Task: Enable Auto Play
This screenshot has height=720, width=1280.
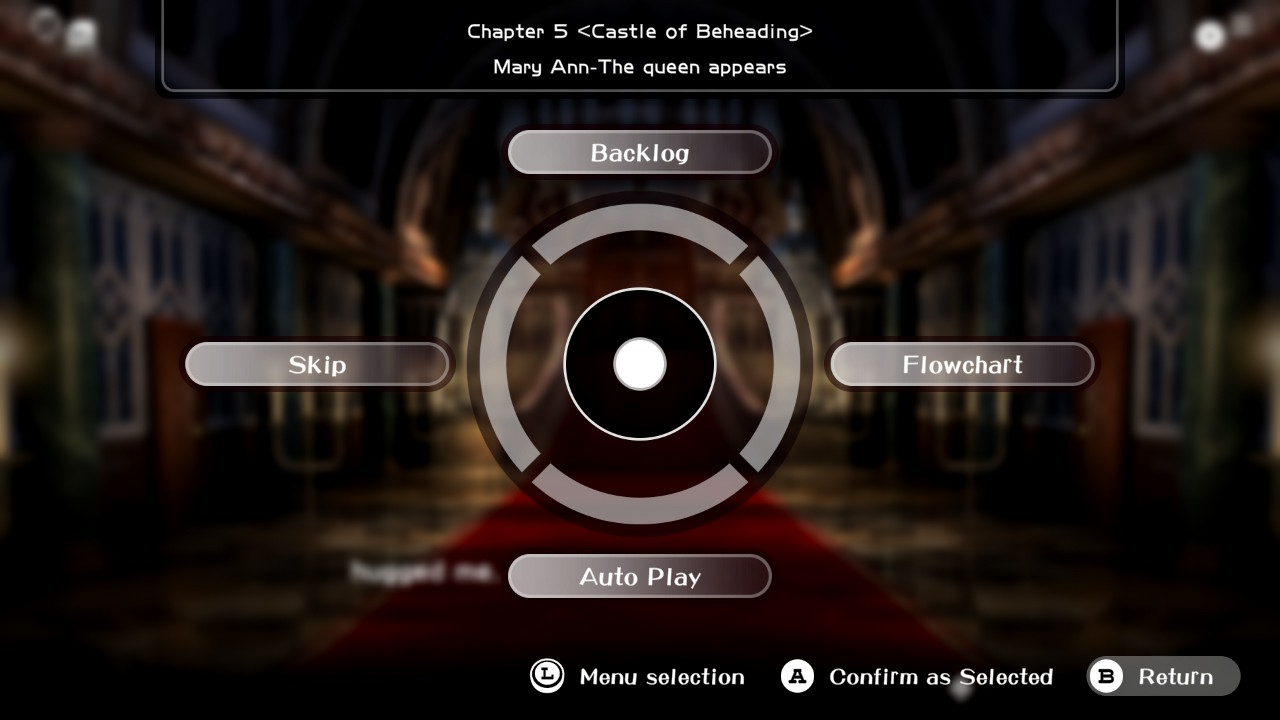Action: point(639,576)
